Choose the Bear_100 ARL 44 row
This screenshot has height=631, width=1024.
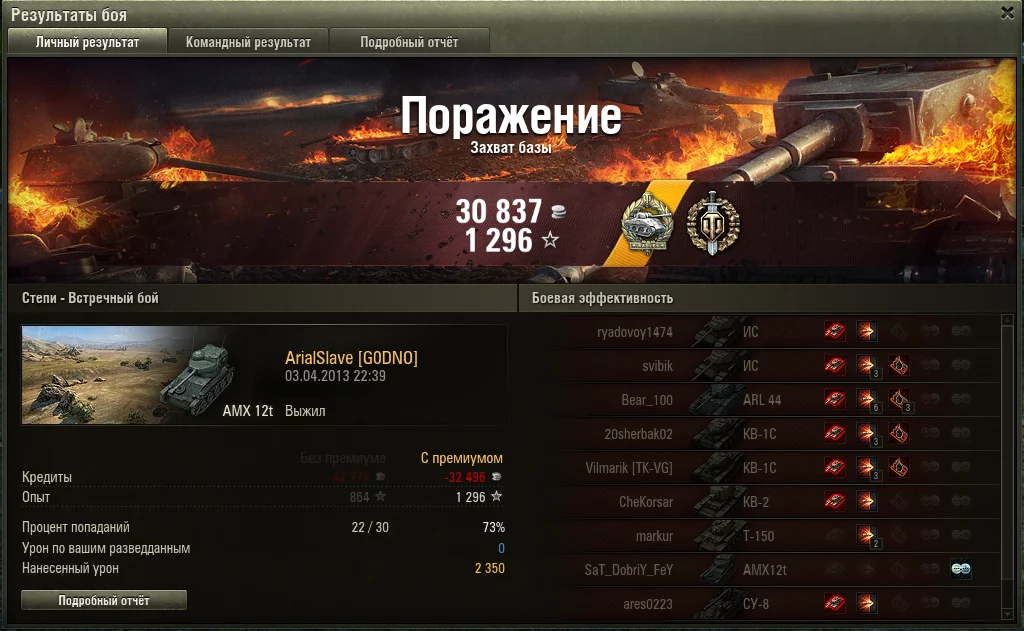point(760,400)
